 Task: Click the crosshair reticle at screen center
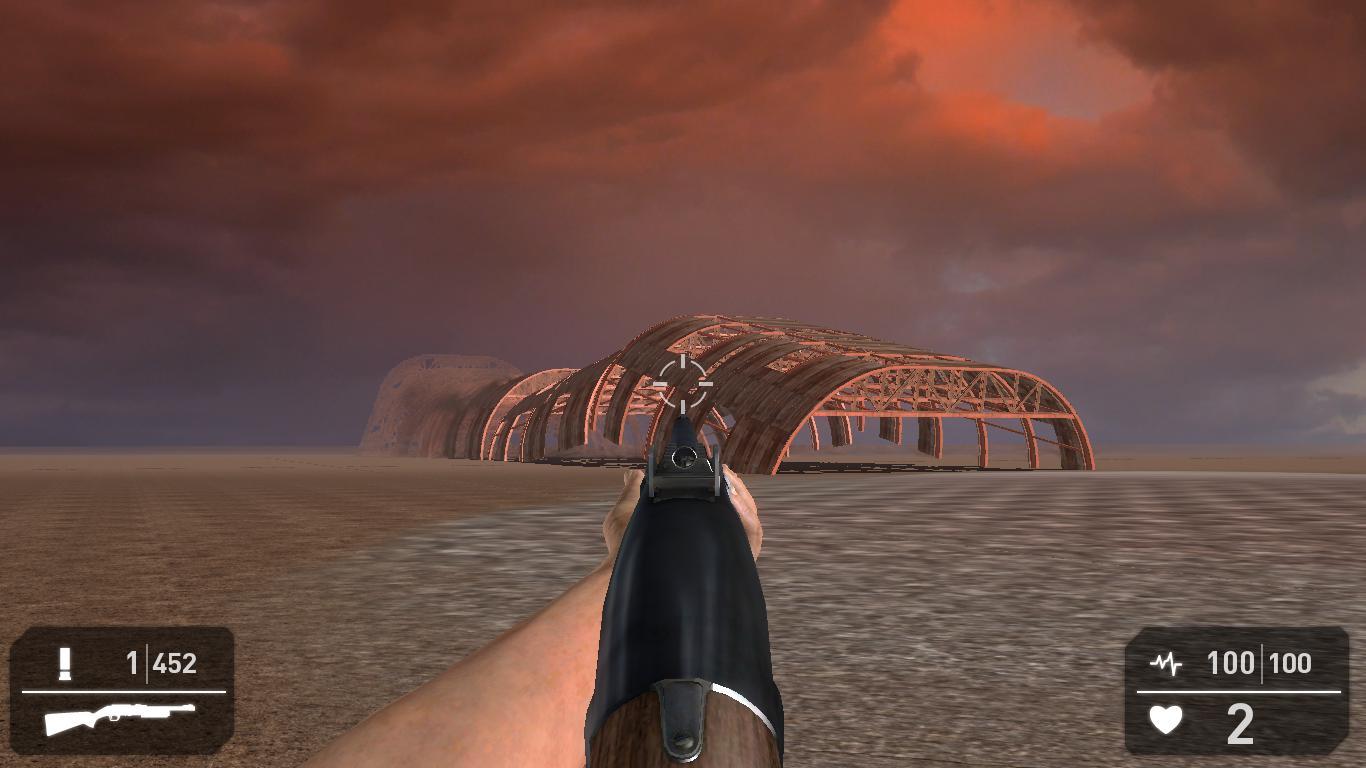click(x=683, y=385)
